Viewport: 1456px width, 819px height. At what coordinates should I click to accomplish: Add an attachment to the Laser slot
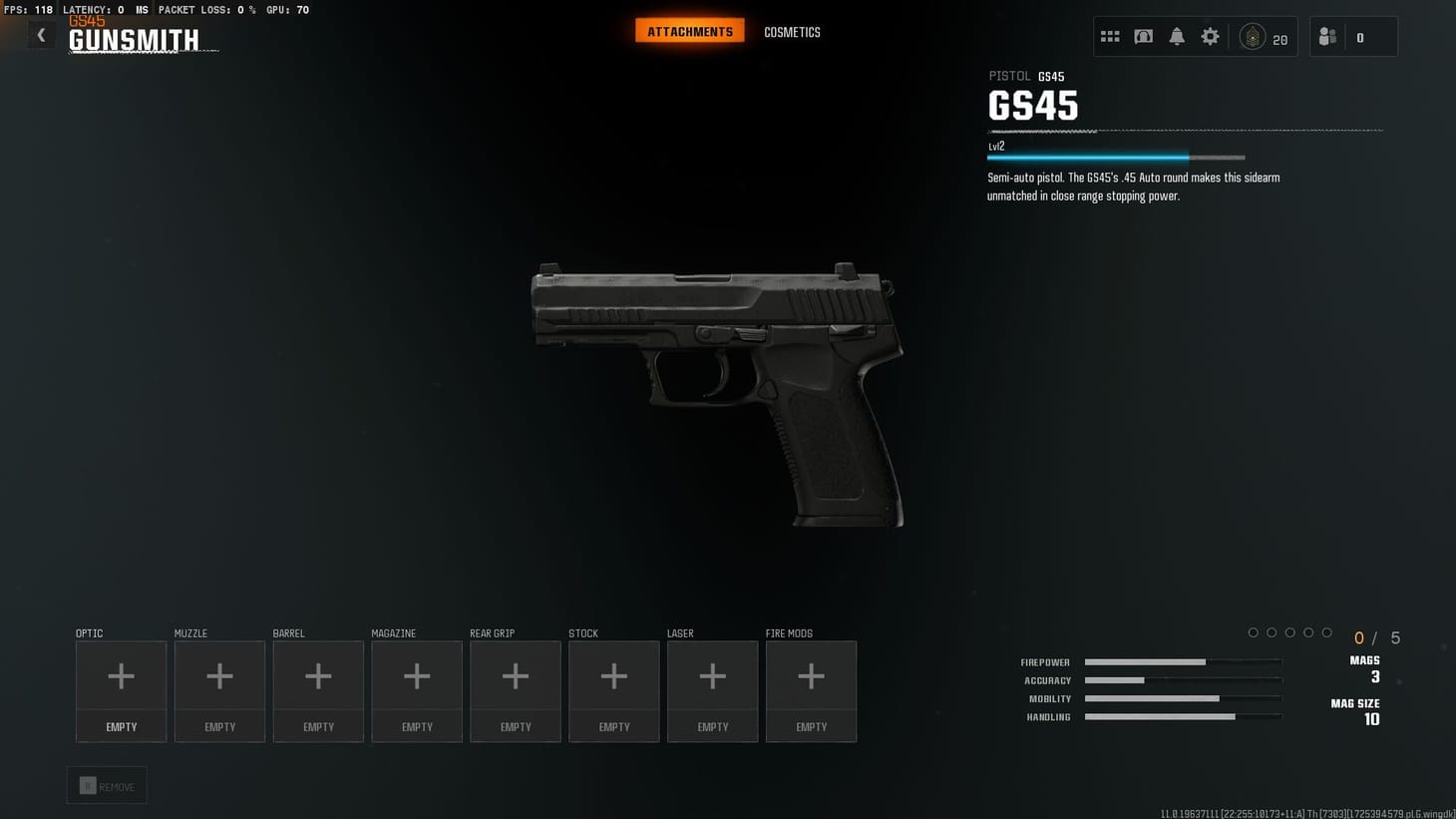[x=712, y=675]
